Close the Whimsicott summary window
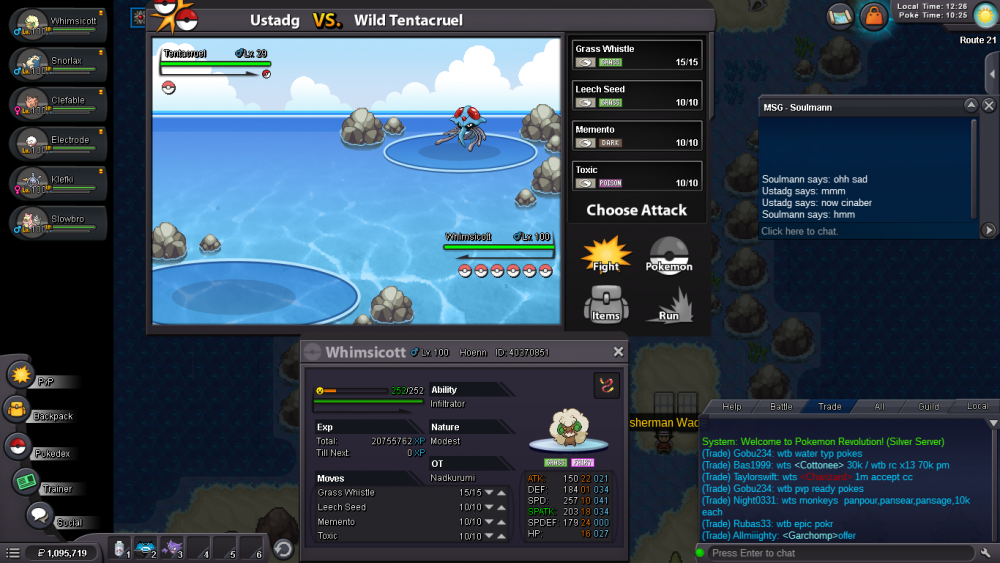Viewport: 1000px width, 563px height. 618,352
